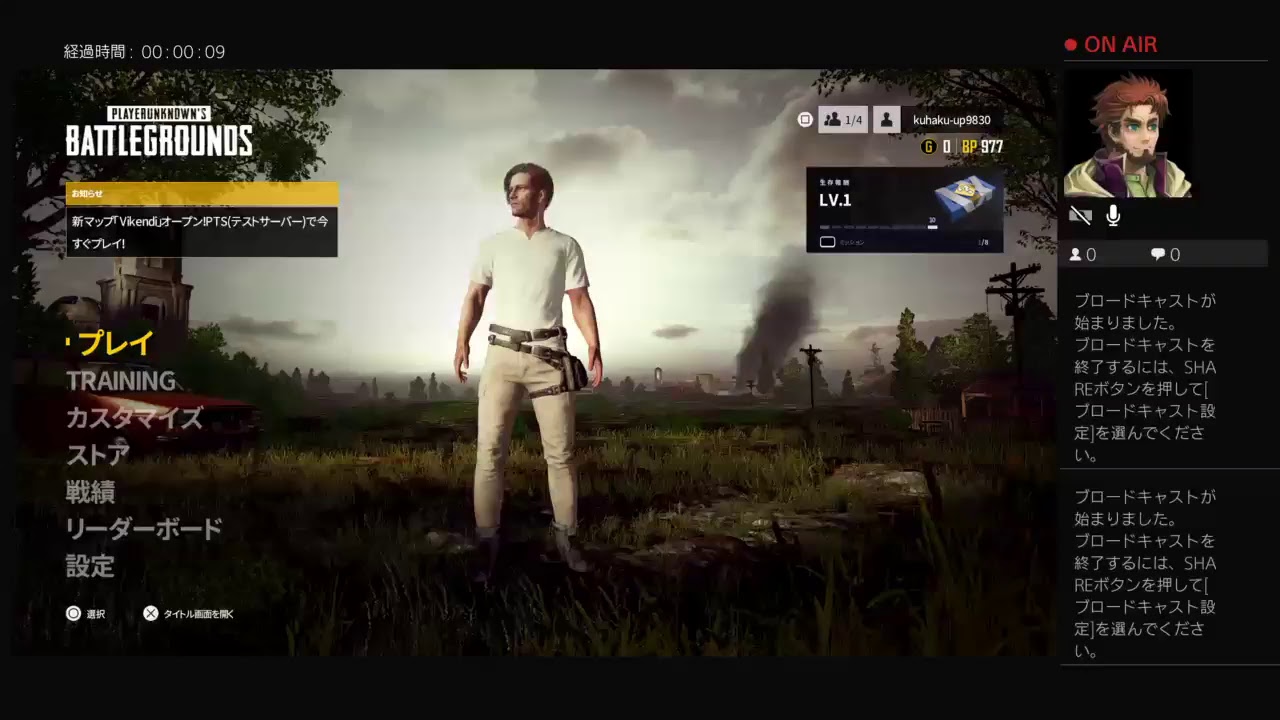Viewport: 1280px width, 720px height.
Task: Expand the お知らせ news banner
Action: click(x=200, y=193)
